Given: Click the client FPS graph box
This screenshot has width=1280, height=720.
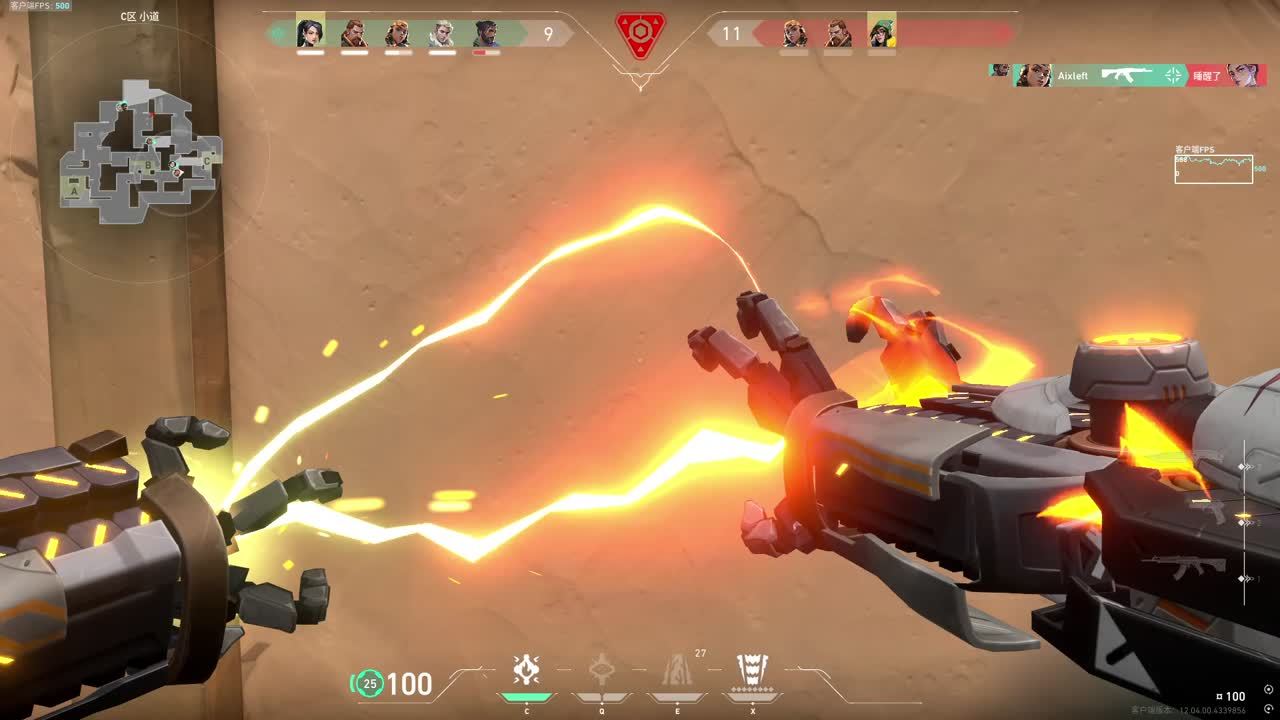Looking at the screenshot, I should pos(1213,169).
